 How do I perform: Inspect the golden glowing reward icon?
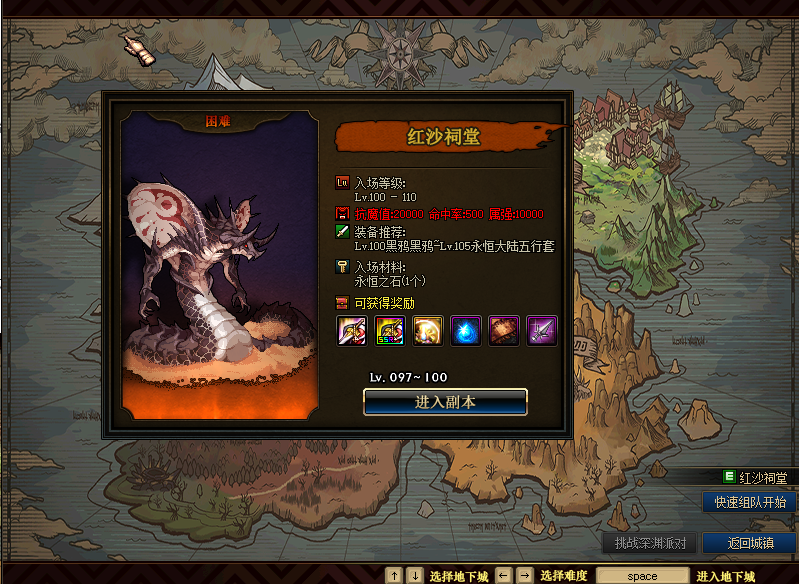click(x=427, y=331)
